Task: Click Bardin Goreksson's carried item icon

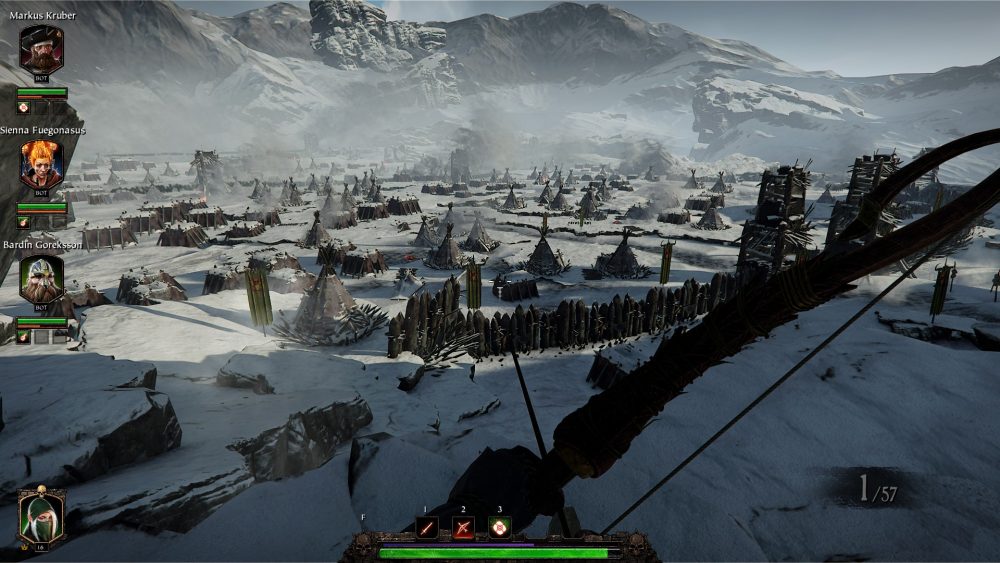Action: pos(23,337)
